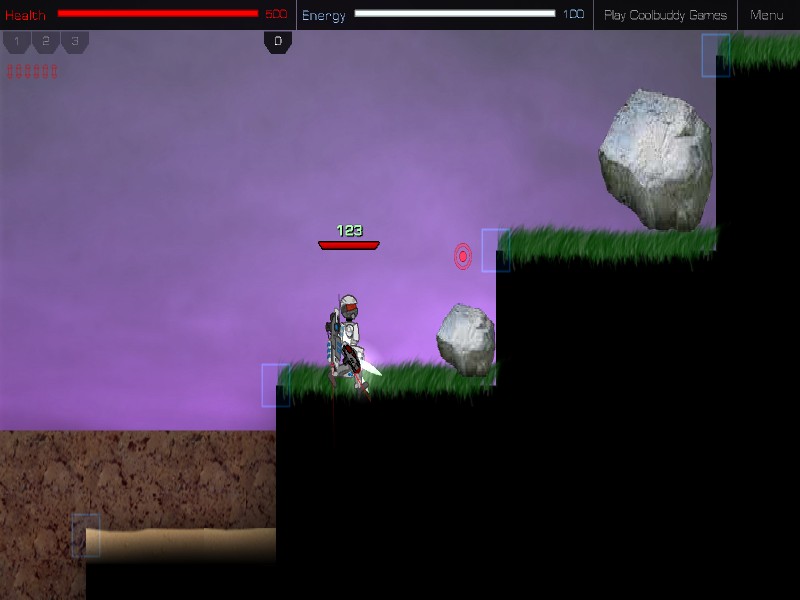Select weapon slot 1
The image size is (800, 600).
(x=17, y=42)
